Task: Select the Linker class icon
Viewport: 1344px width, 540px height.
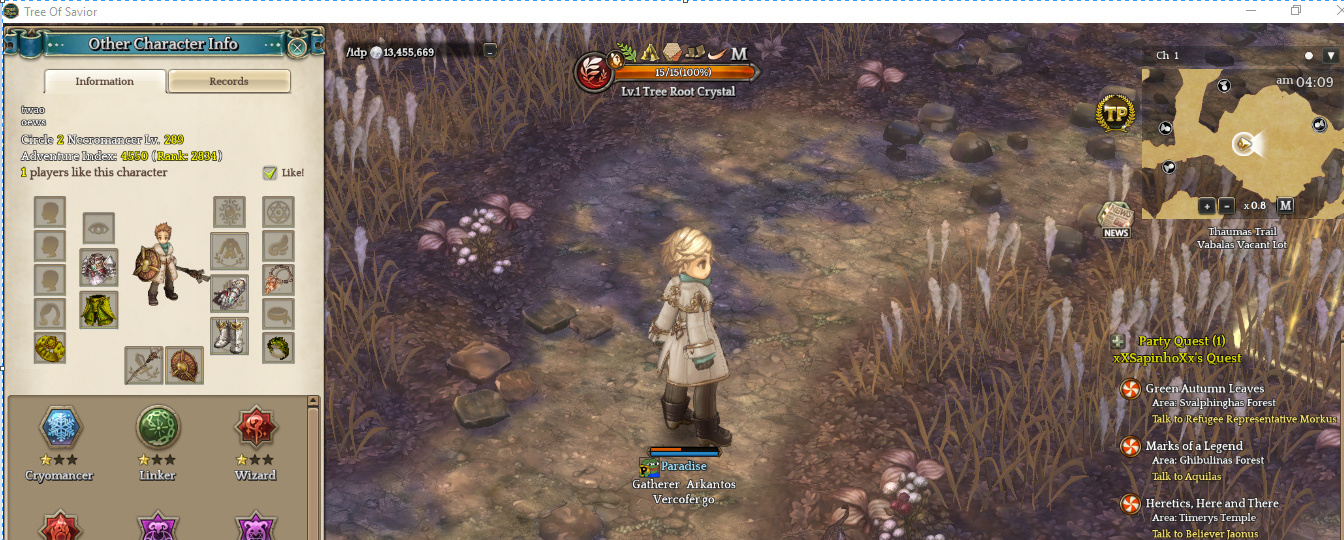Action: click(158, 428)
